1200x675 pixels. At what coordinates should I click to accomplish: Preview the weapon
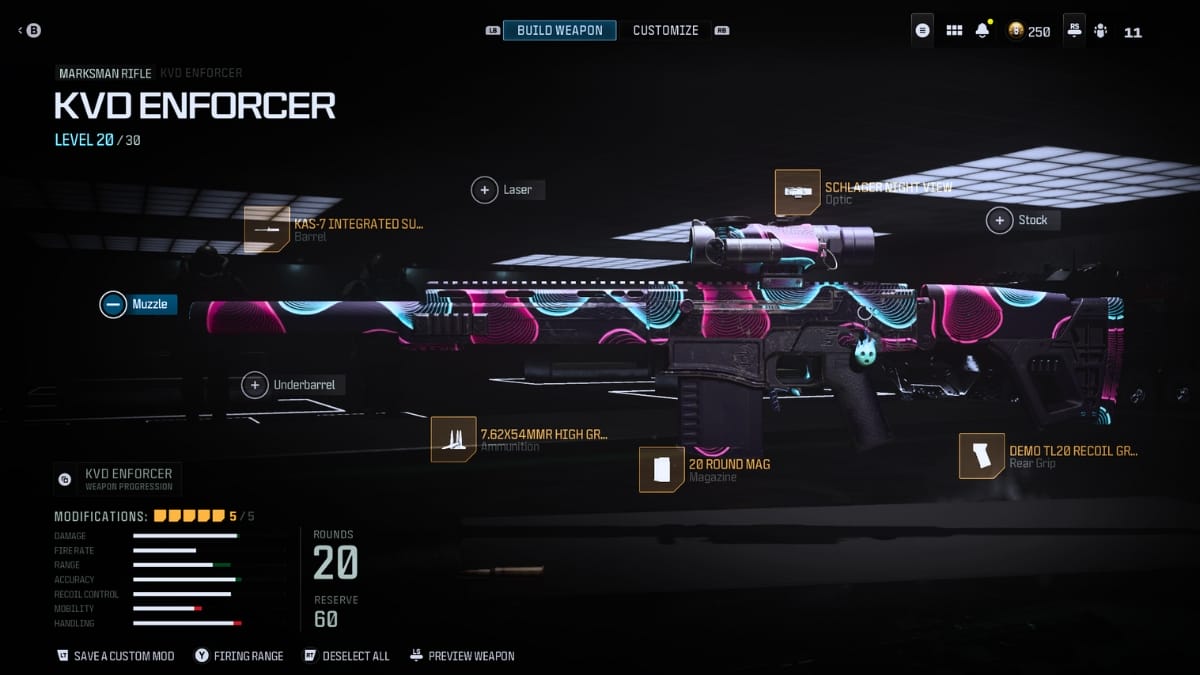(462, 656)
